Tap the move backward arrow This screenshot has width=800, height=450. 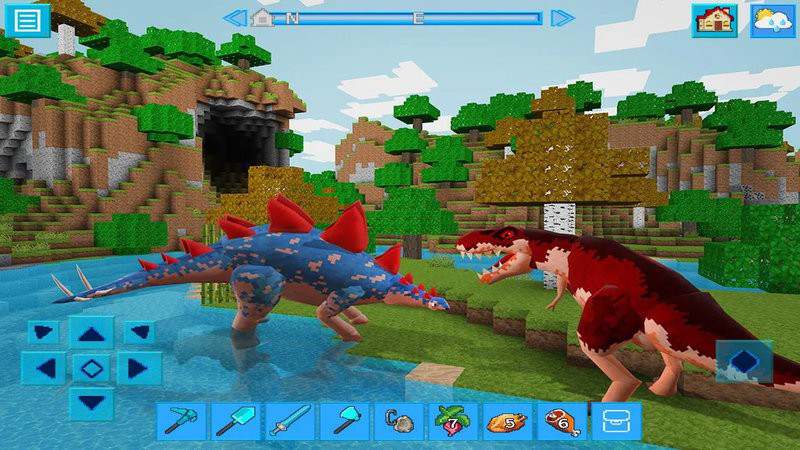coord(92,402)
